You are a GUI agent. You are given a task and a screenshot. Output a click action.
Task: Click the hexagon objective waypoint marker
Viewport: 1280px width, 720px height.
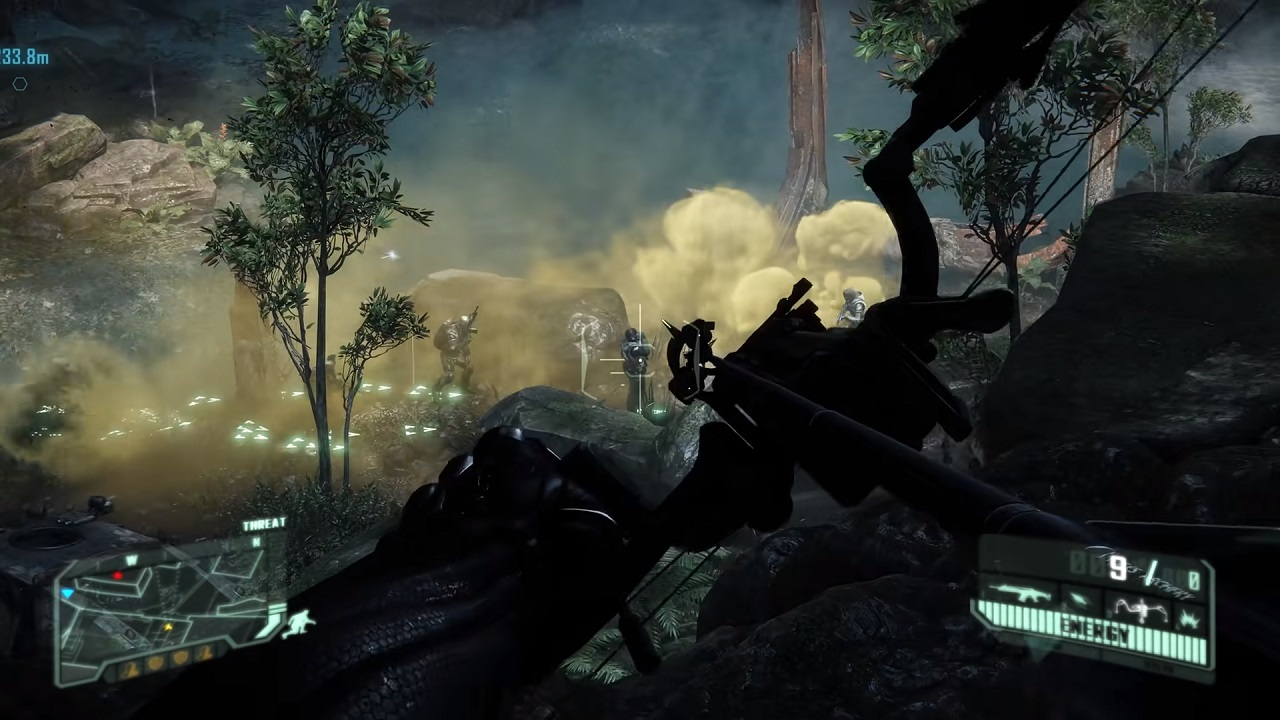(19, 85)
